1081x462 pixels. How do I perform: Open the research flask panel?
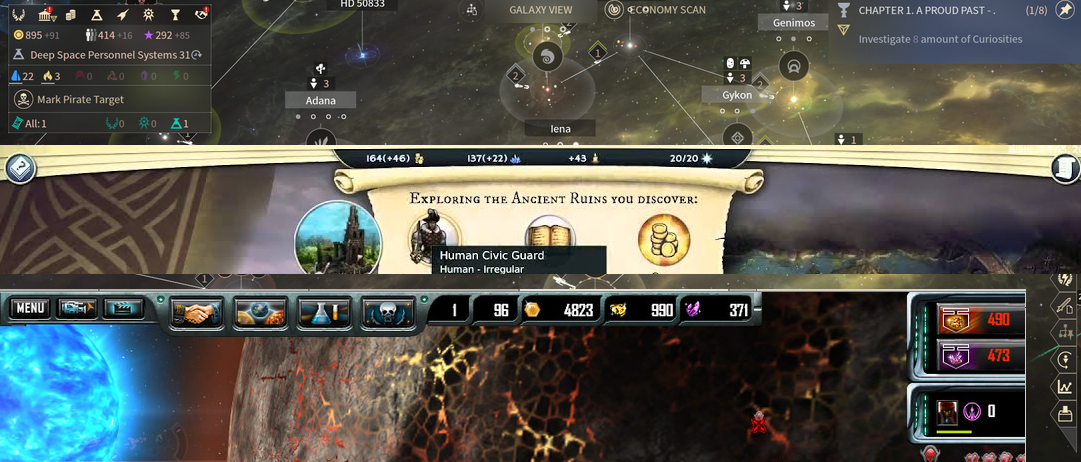click(x=324, y=311)
